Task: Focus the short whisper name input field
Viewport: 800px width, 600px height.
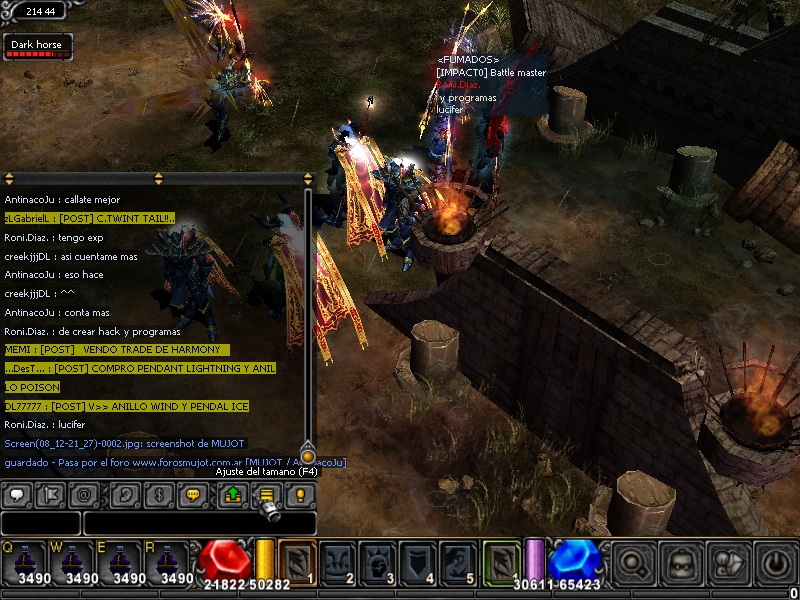Action: point(40,523)
